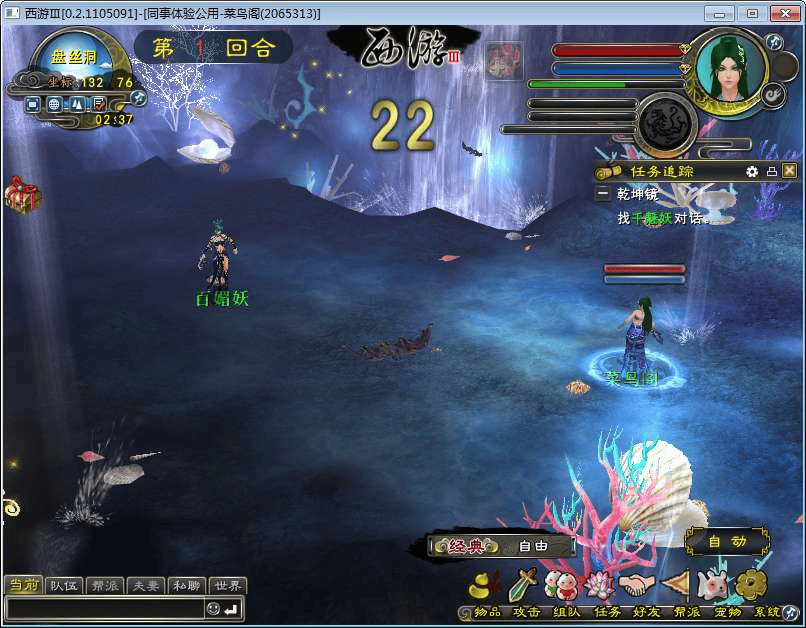Open the quest tracker gear settings
Screen dimensions: 806x628
[752, 171]
